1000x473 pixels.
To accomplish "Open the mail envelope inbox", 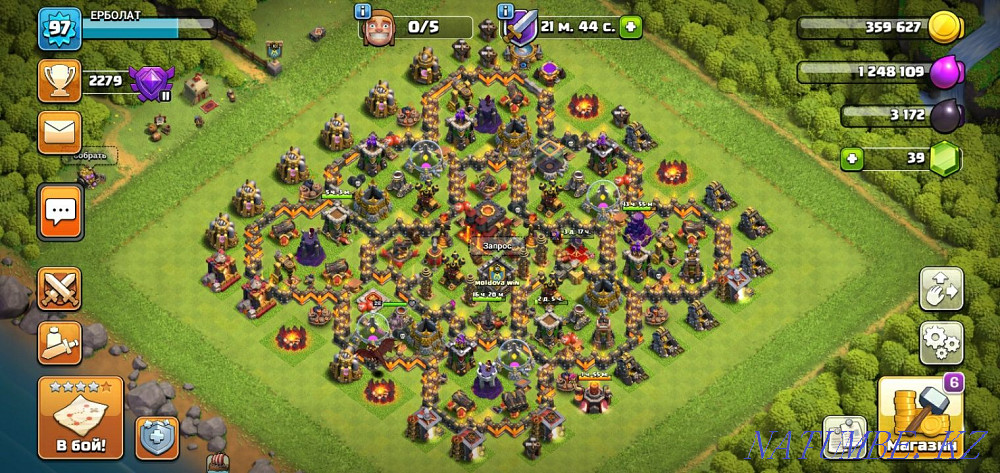I will (59, 132).
